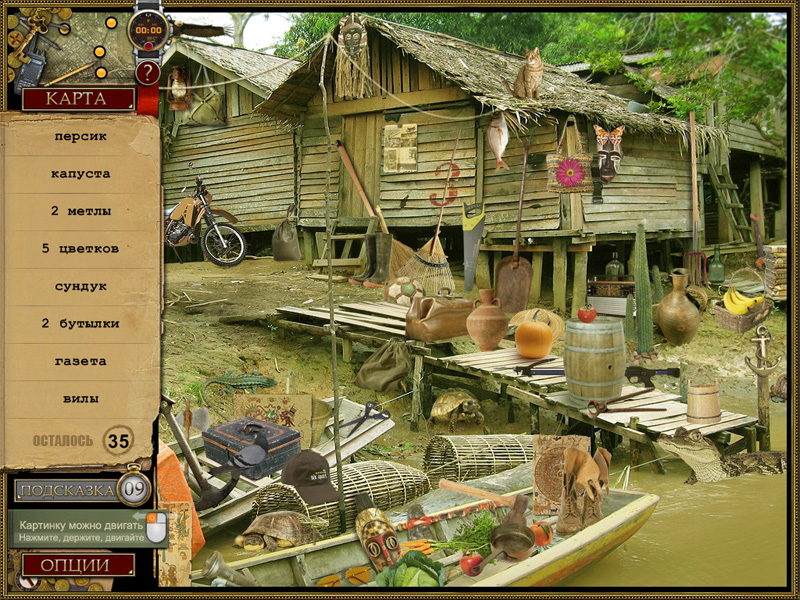Click the red question mark help button
Viewport: 800px width, 600px height.
coord(148,73)
